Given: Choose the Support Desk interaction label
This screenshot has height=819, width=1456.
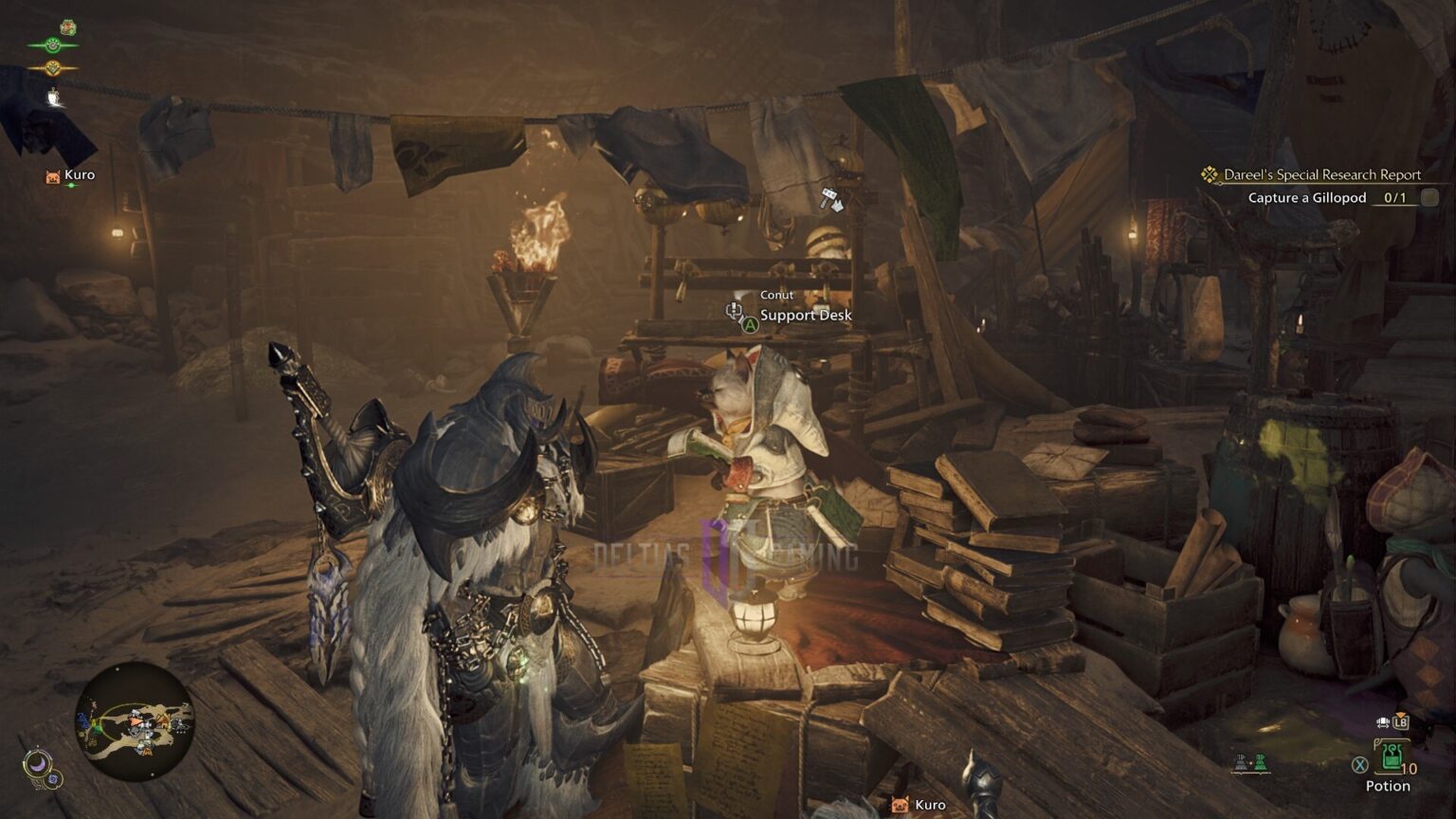Looking at the screenshot, I should (806, 316).
